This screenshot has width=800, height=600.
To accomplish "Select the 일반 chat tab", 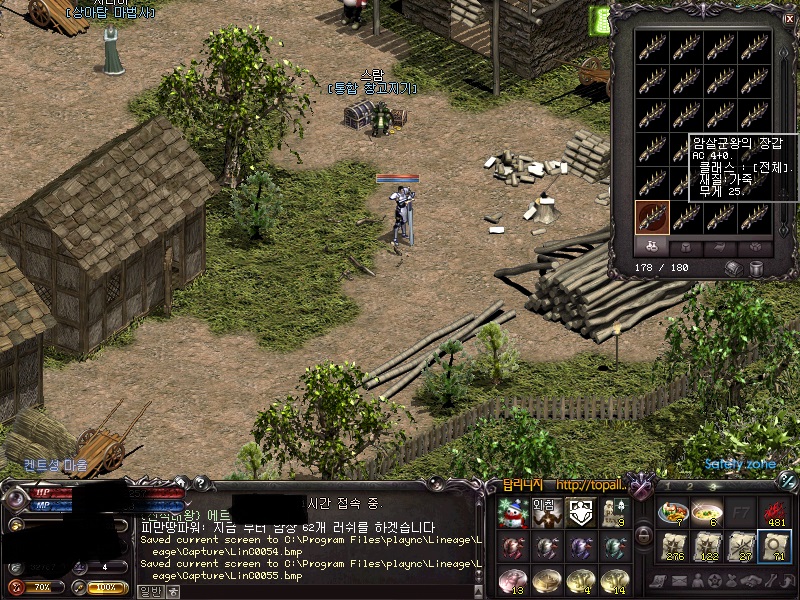I will 149,591.
